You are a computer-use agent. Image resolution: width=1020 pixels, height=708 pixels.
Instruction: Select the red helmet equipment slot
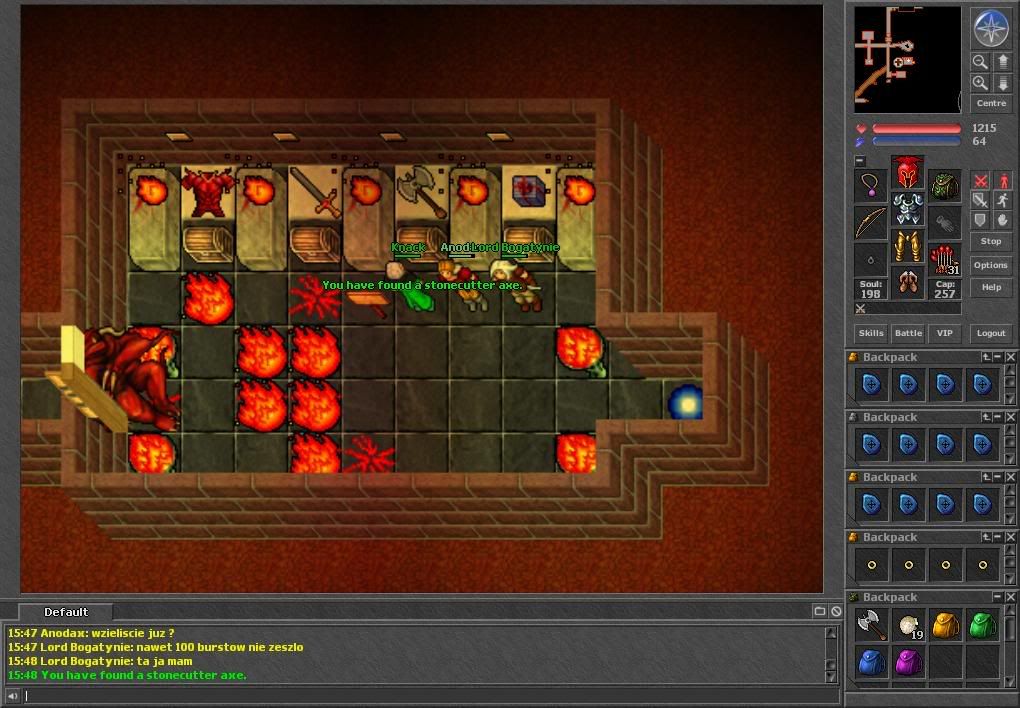pos(907,172)
